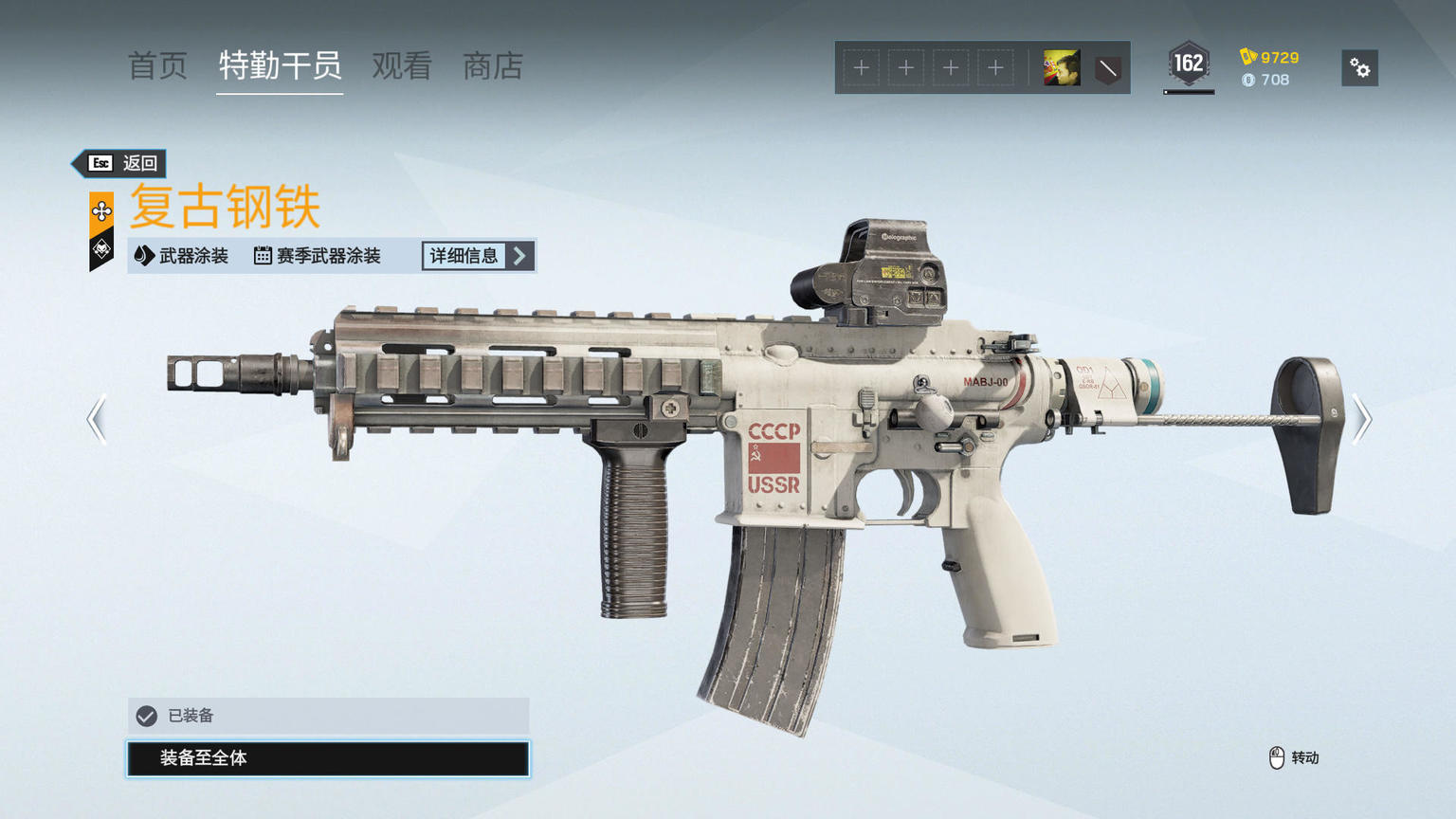Click the player avatar portrait
Image resolution: width=1456 pixels, height=819 pixels.
[x=1062, y=68]
